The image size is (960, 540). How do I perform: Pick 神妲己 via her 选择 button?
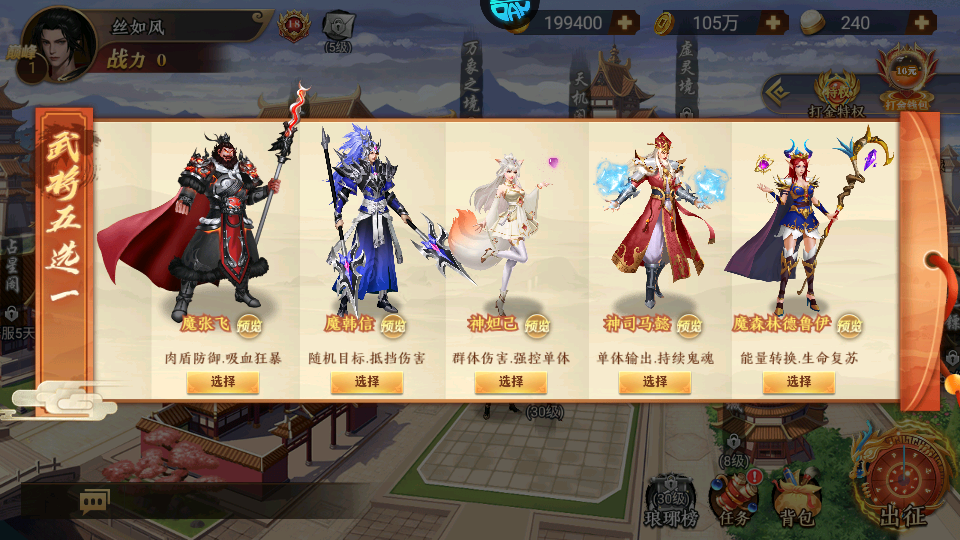(x=511, y=382)
